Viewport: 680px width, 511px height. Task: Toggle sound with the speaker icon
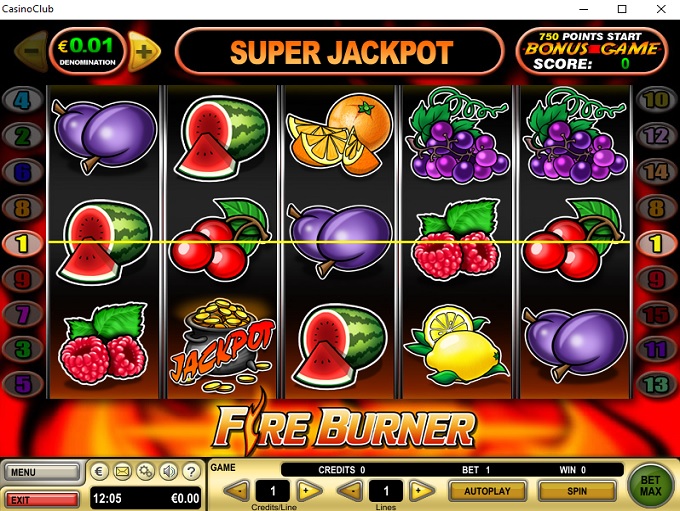[x=168, y=472]
